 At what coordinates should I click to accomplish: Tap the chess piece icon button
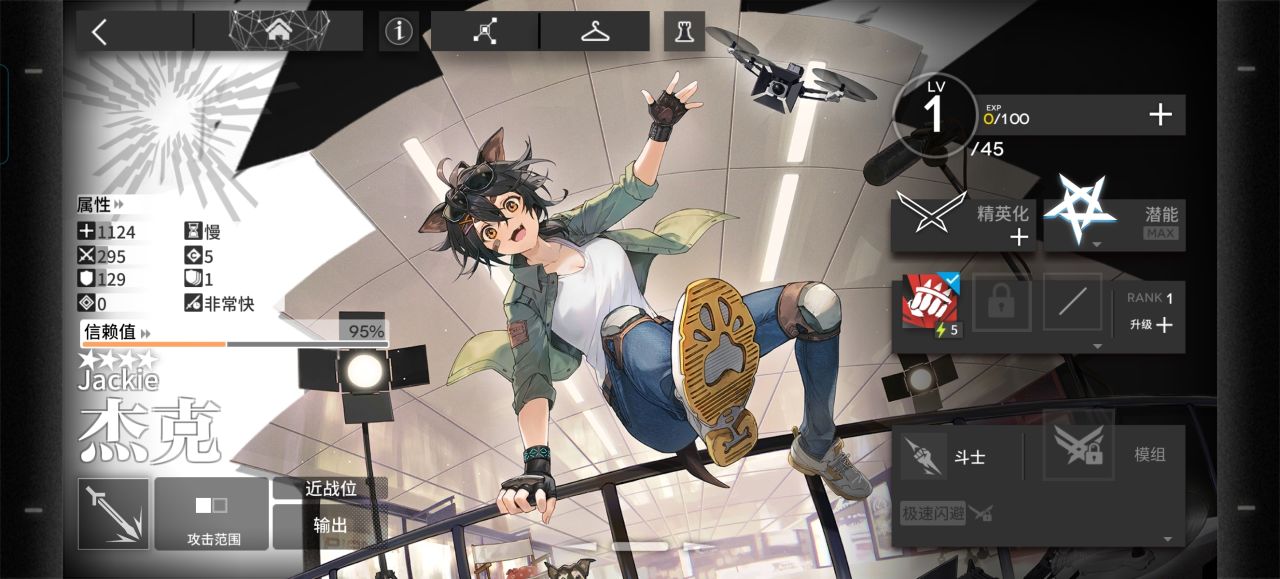click(684, 31)
